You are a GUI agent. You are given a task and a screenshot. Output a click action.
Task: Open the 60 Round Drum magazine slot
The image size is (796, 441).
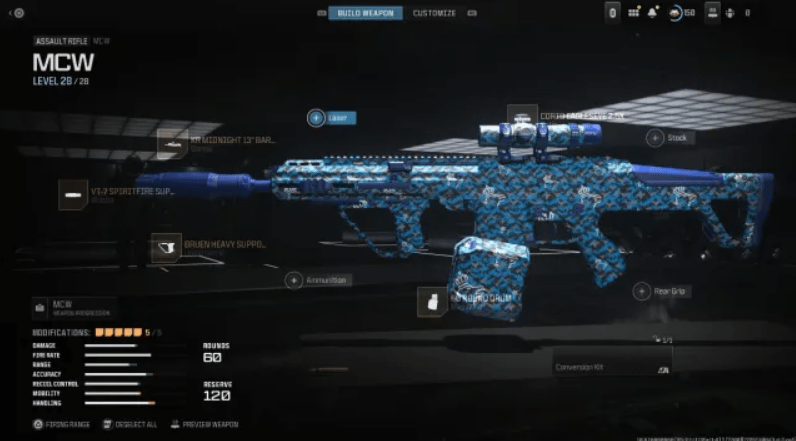pos(432,302)
